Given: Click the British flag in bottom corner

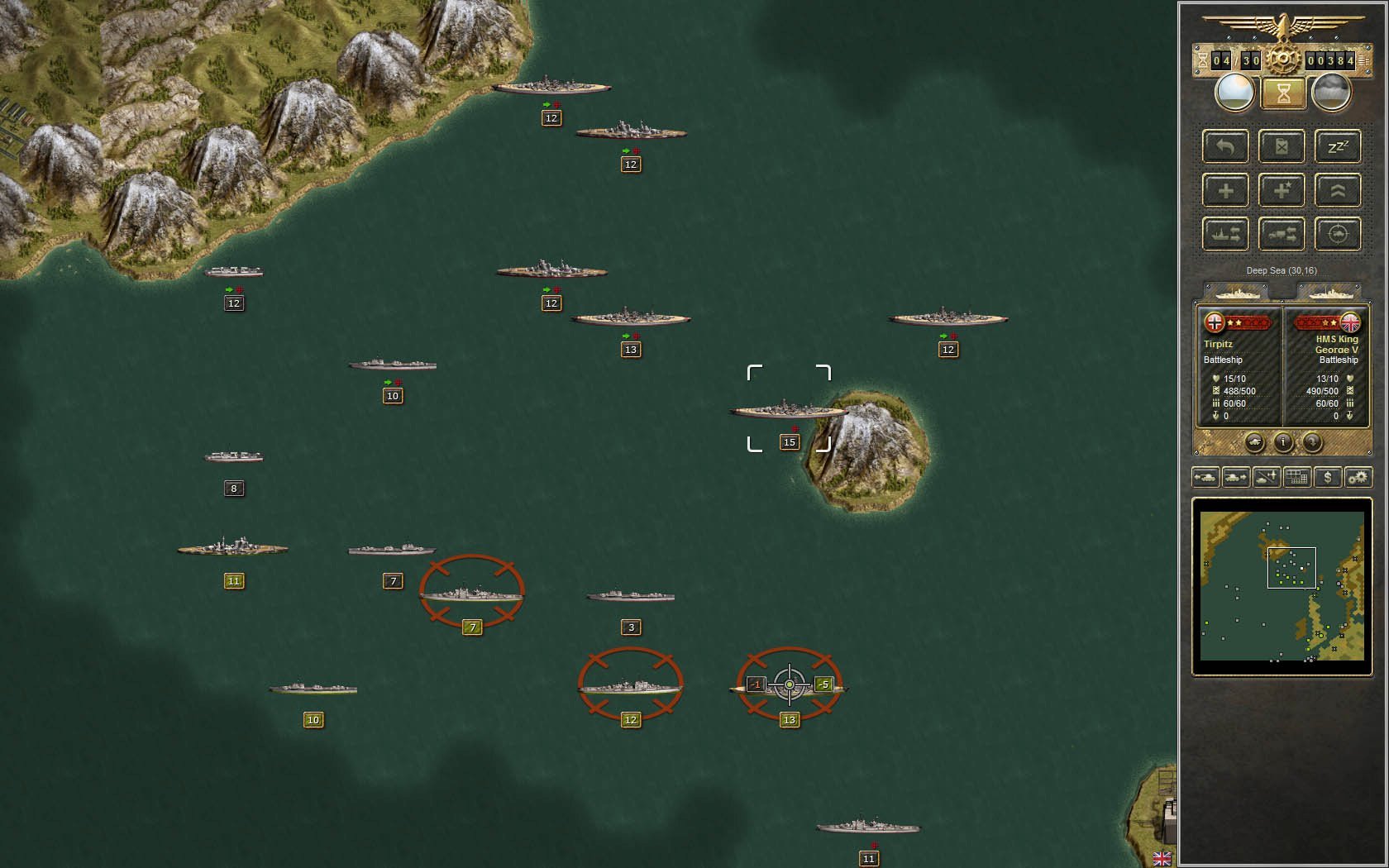Looking at the screenshot, I should coord(1163,859).
